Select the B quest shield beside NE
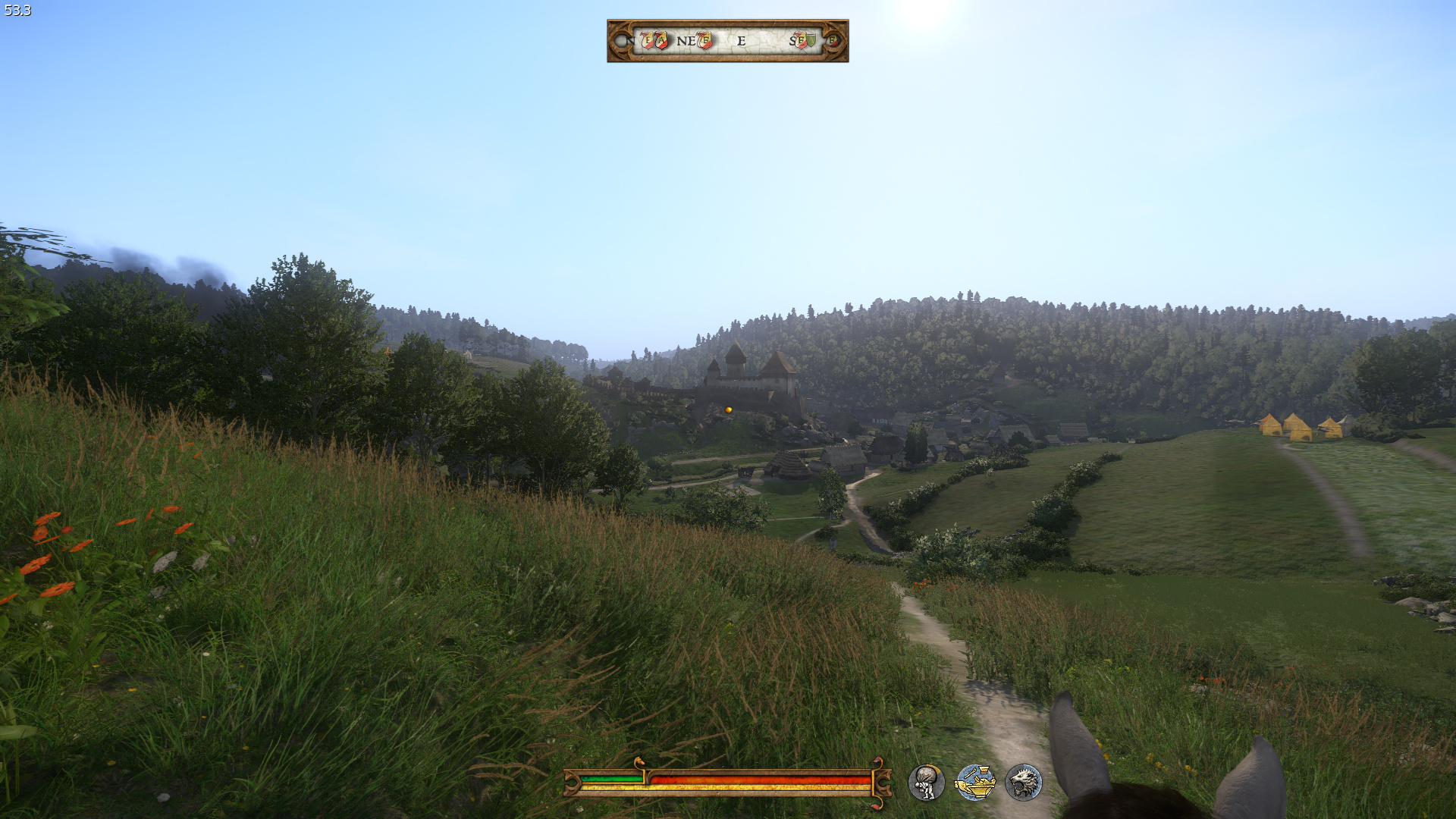Viewport: 1456px width, 819px height. tap(705, 40)
